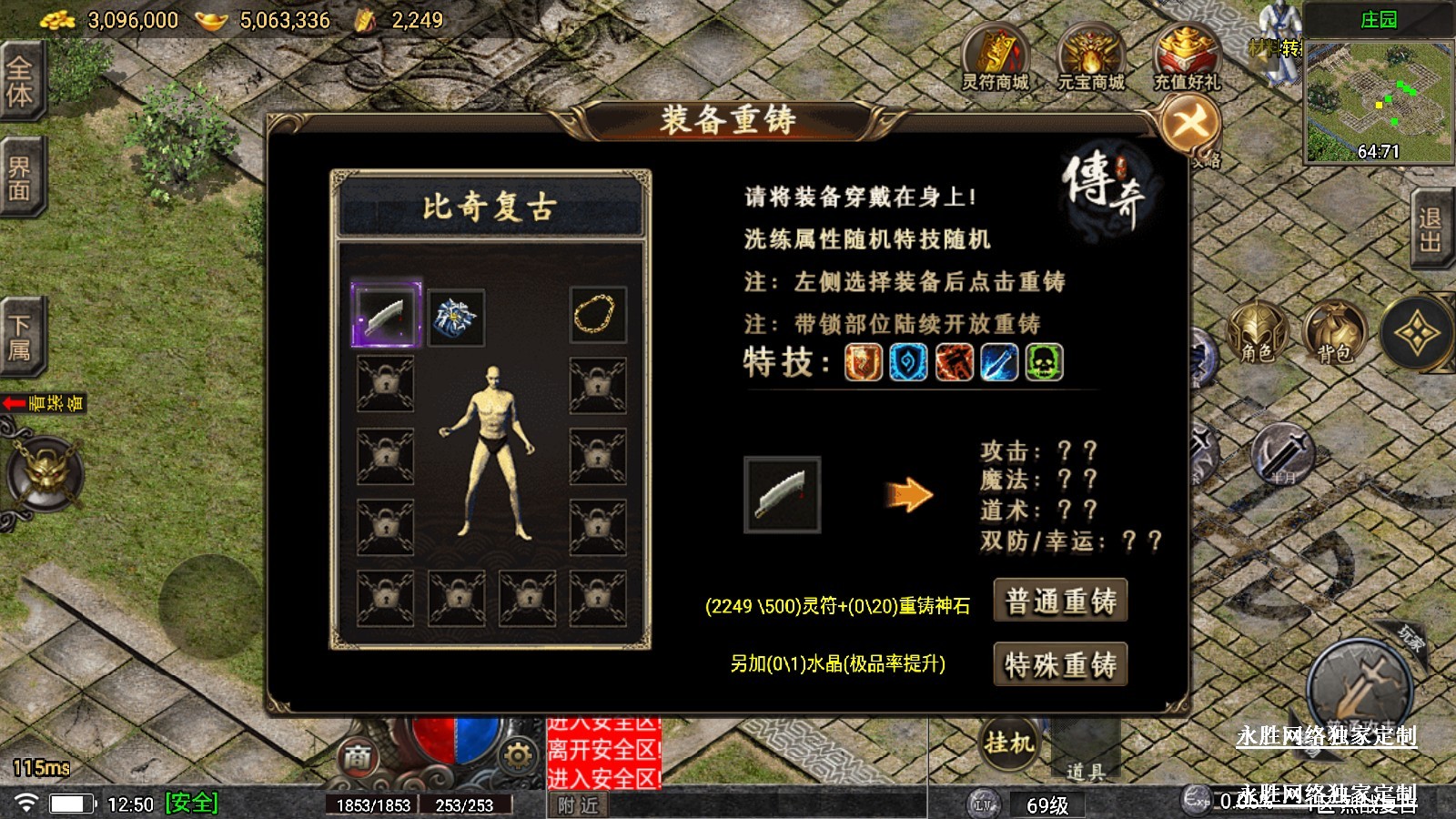Choose the 特殊重铸 special reforge button
The width and height of the screenshot is (1456, 819).
[x=1060, y=664]
